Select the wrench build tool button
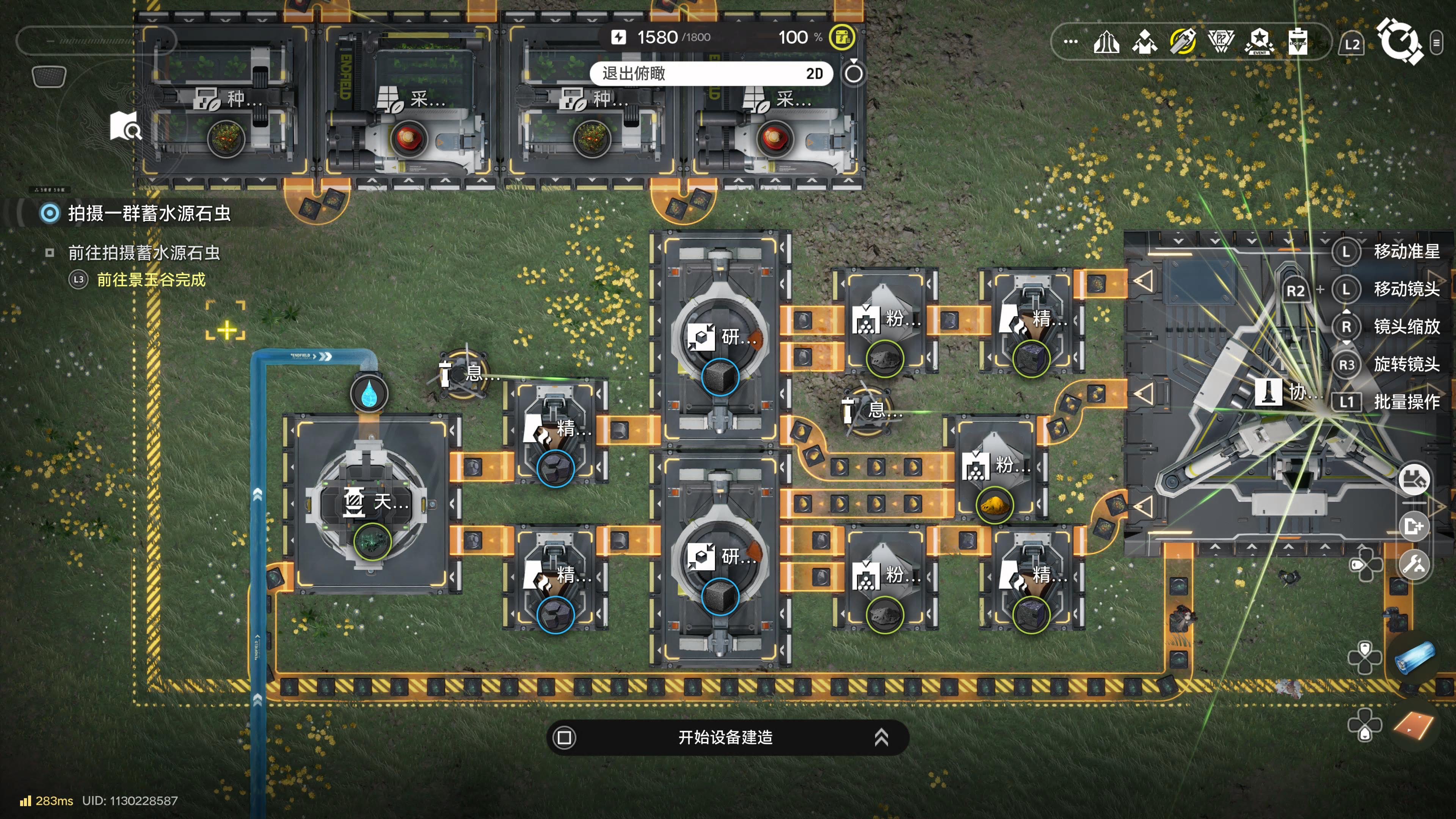 (x=1414, y=564)
